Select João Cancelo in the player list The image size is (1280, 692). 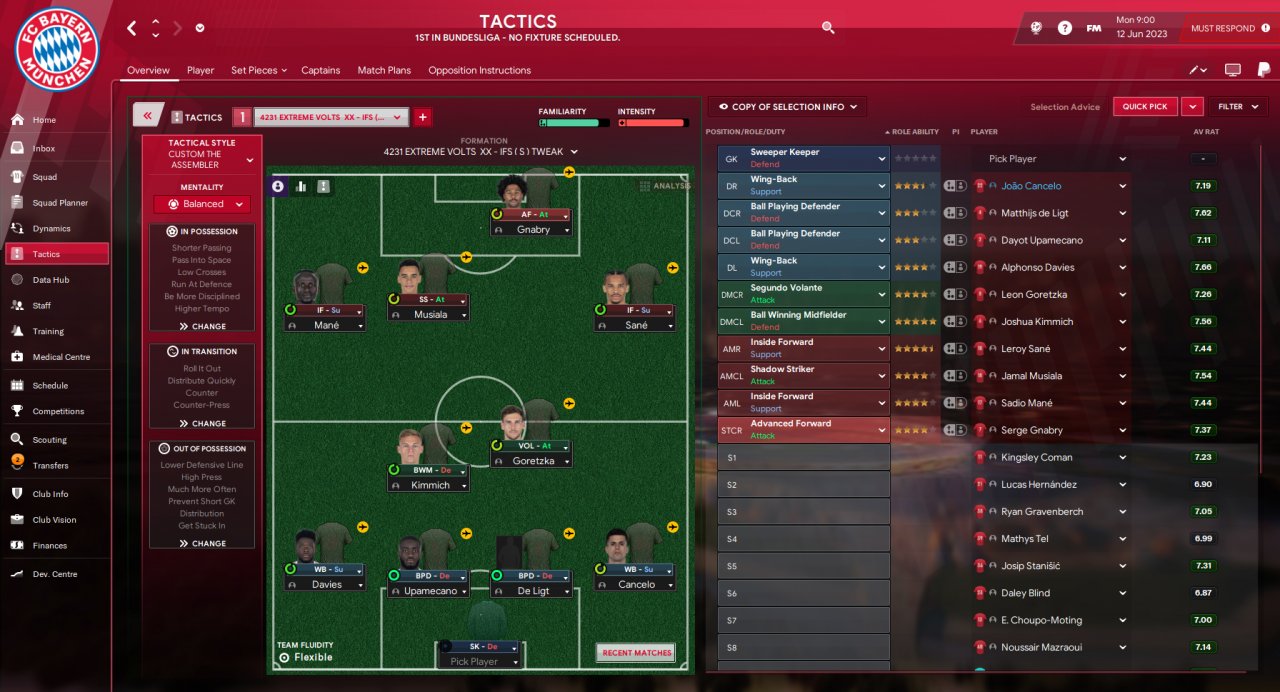(x=1031, y=186)
